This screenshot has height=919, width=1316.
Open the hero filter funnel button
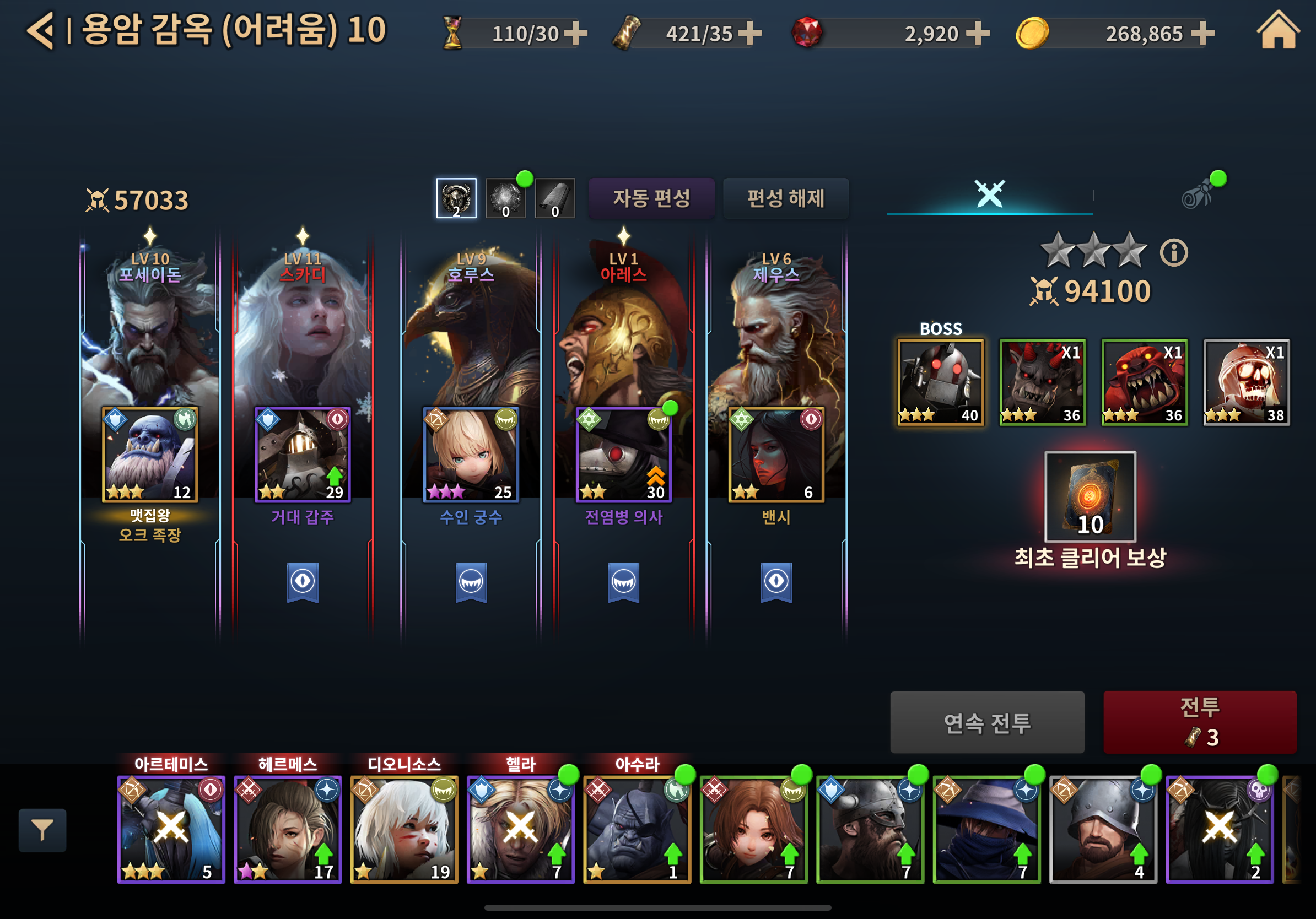tap(42, 830)
